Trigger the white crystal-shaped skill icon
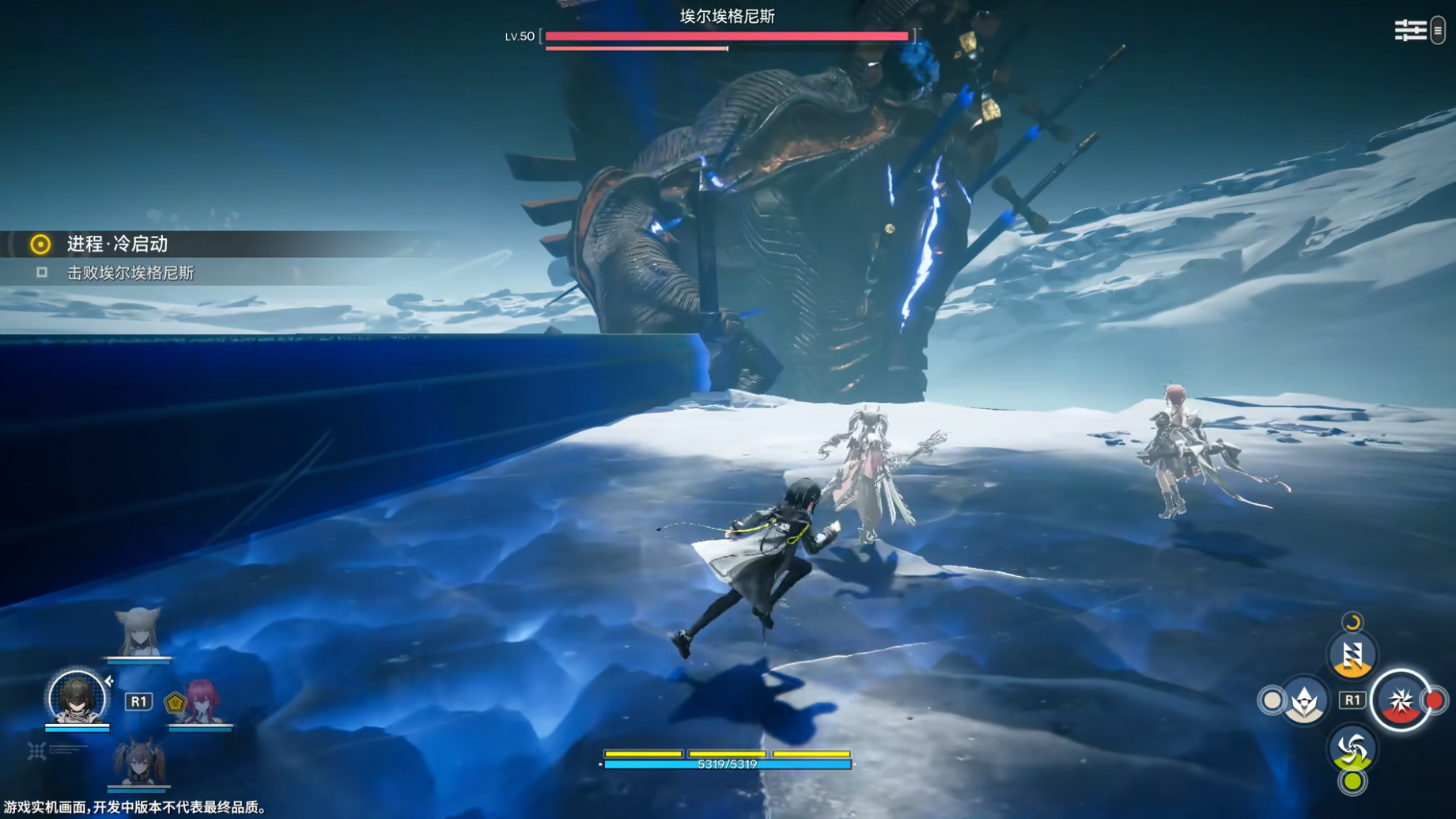This screenshot has width=1456, height=819. (x=1303, y=700)
